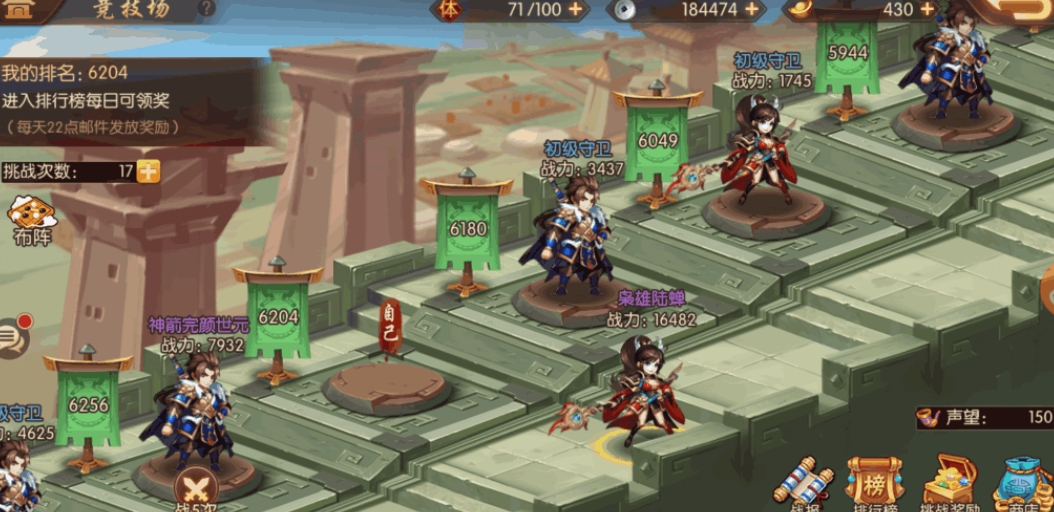Open the chat bubble with red notification

(x=14, y=336)
